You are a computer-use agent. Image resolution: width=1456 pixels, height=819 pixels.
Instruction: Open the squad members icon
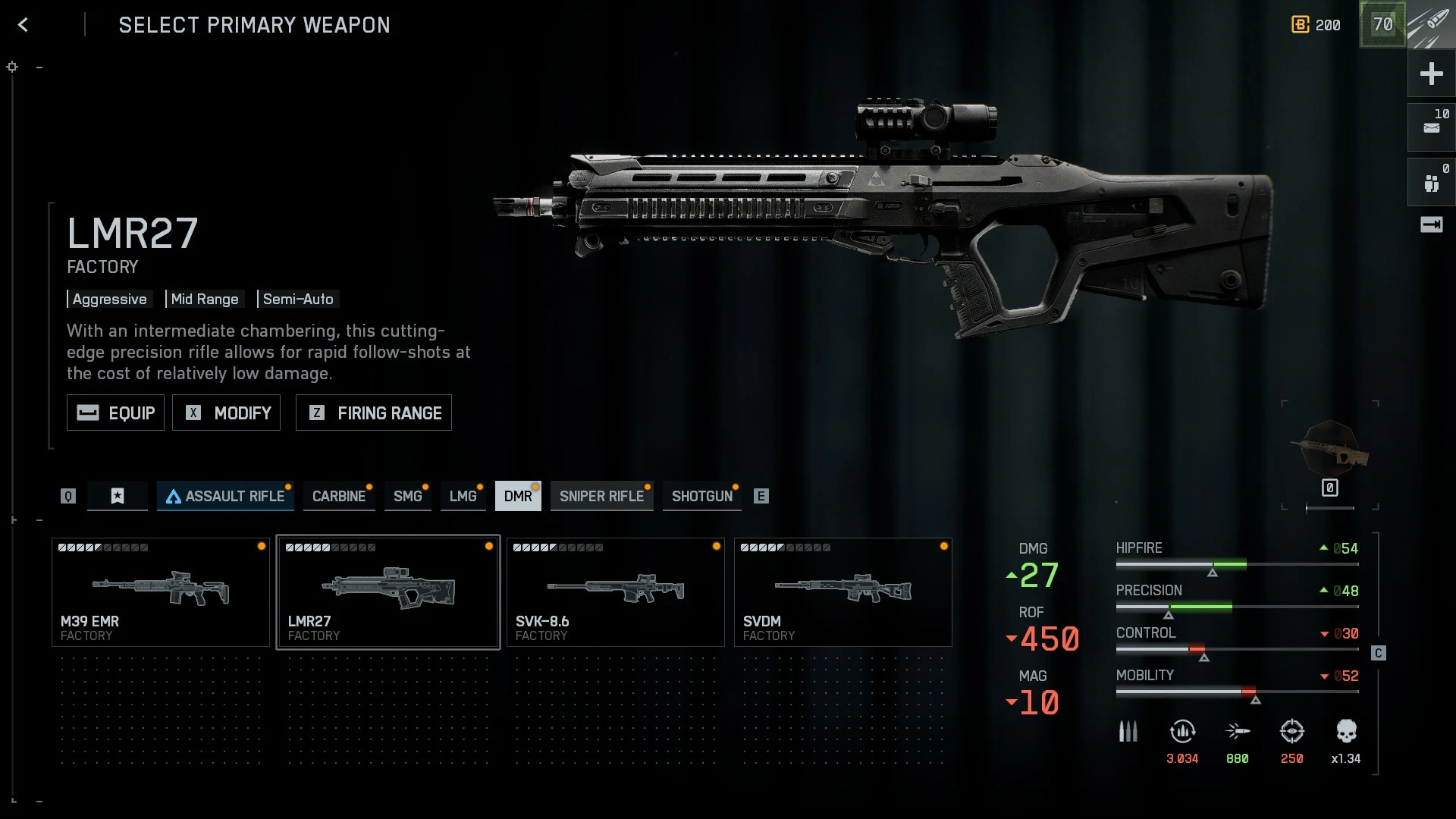click(1431, 183)
